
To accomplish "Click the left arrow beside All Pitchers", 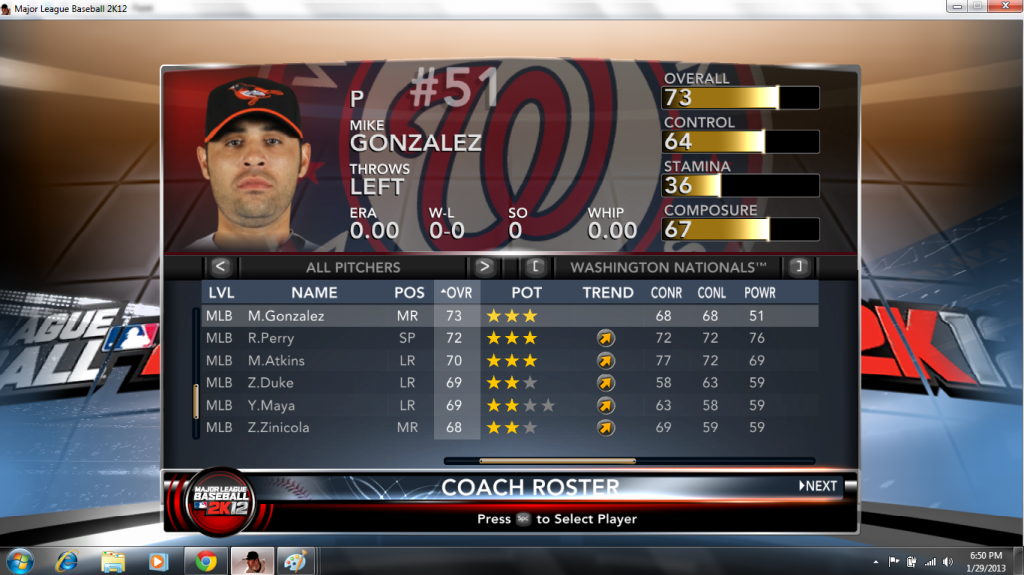I will tap(221, 267).
